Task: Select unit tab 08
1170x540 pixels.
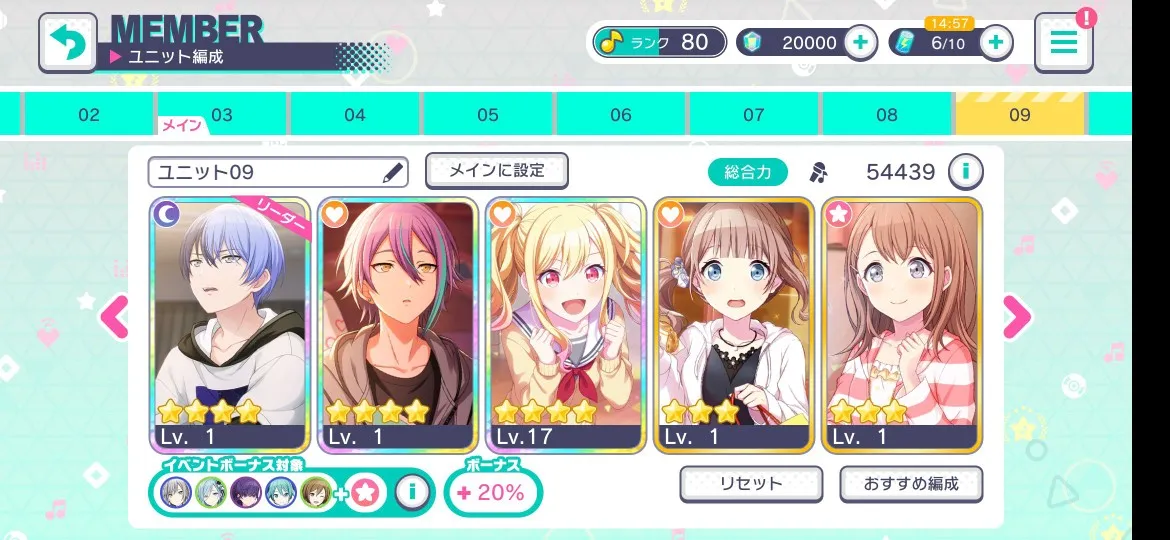Action: (x=887, y=115)
